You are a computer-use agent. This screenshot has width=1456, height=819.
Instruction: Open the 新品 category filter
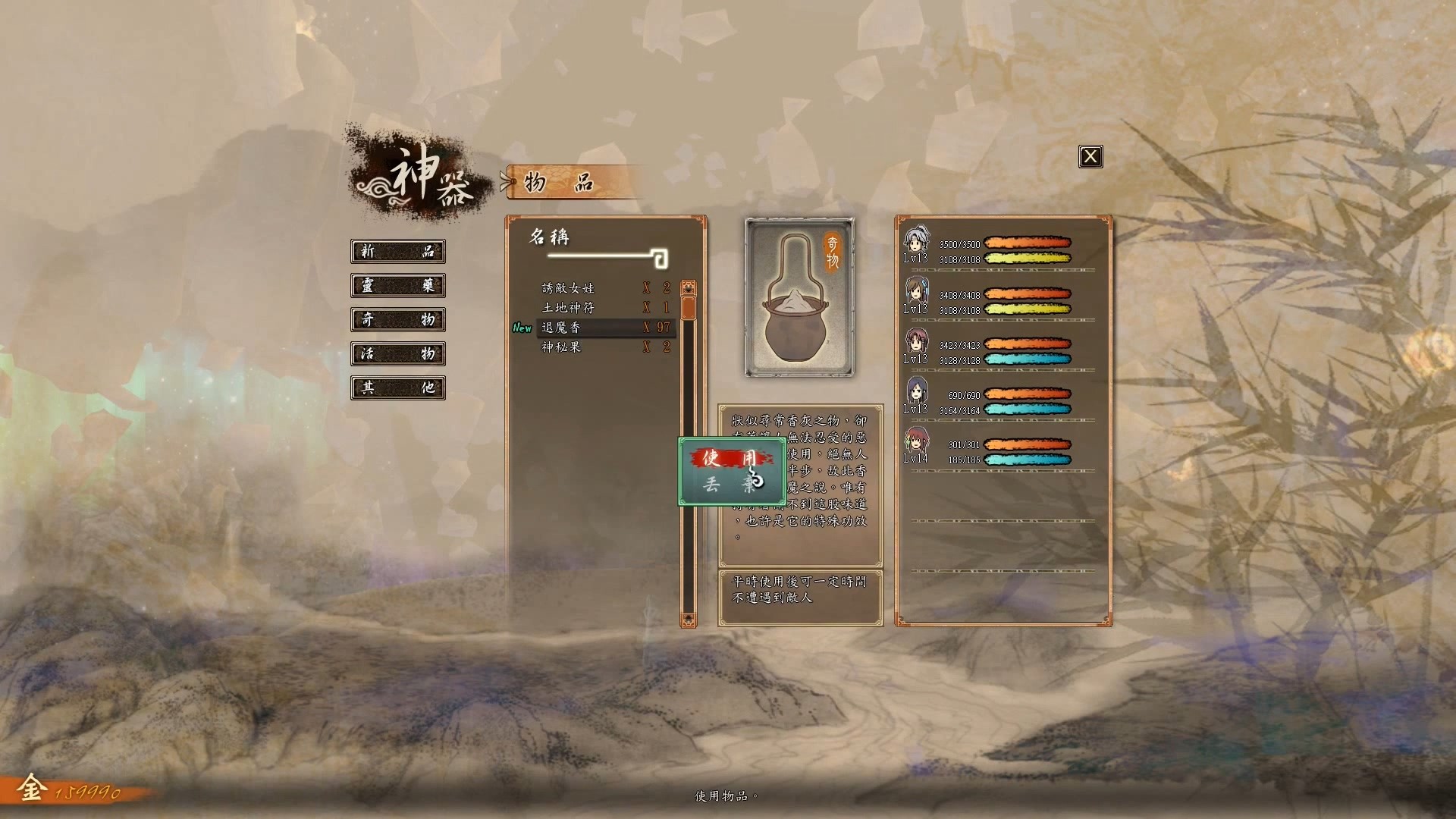click(x=397, y=252)
